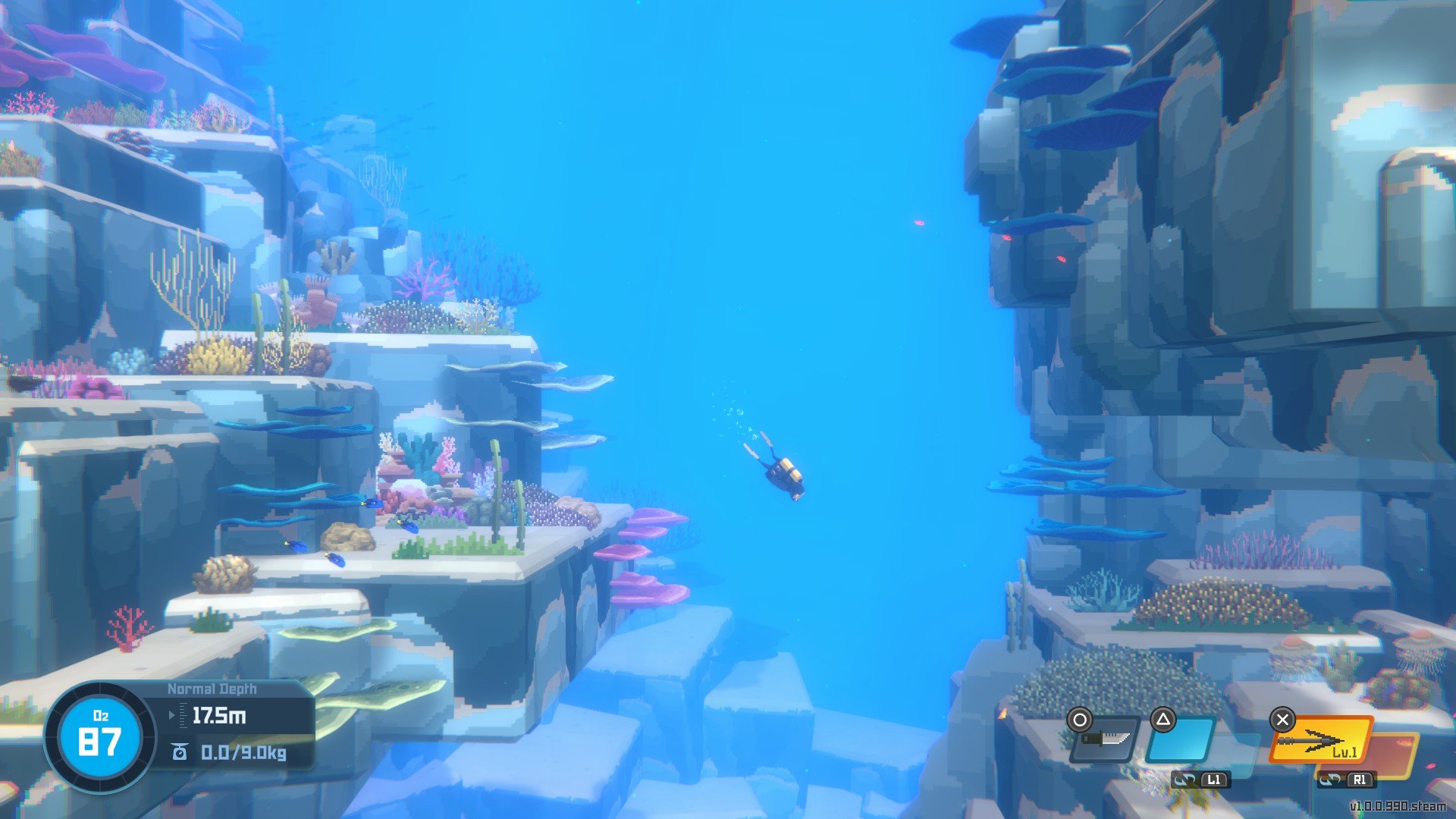Choose the empty blue weapon slot
Viewport: 1456px width, 819px height.
tap(1180, 740)
